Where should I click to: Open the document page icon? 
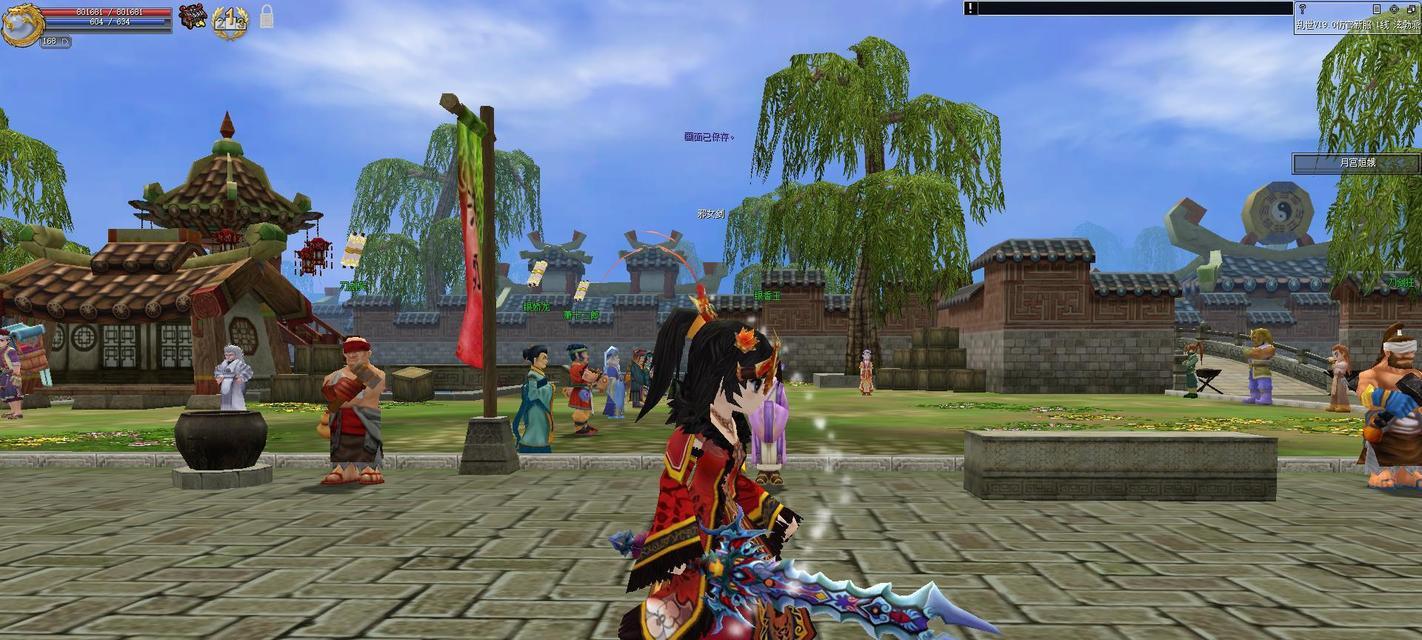(1379, 8)
